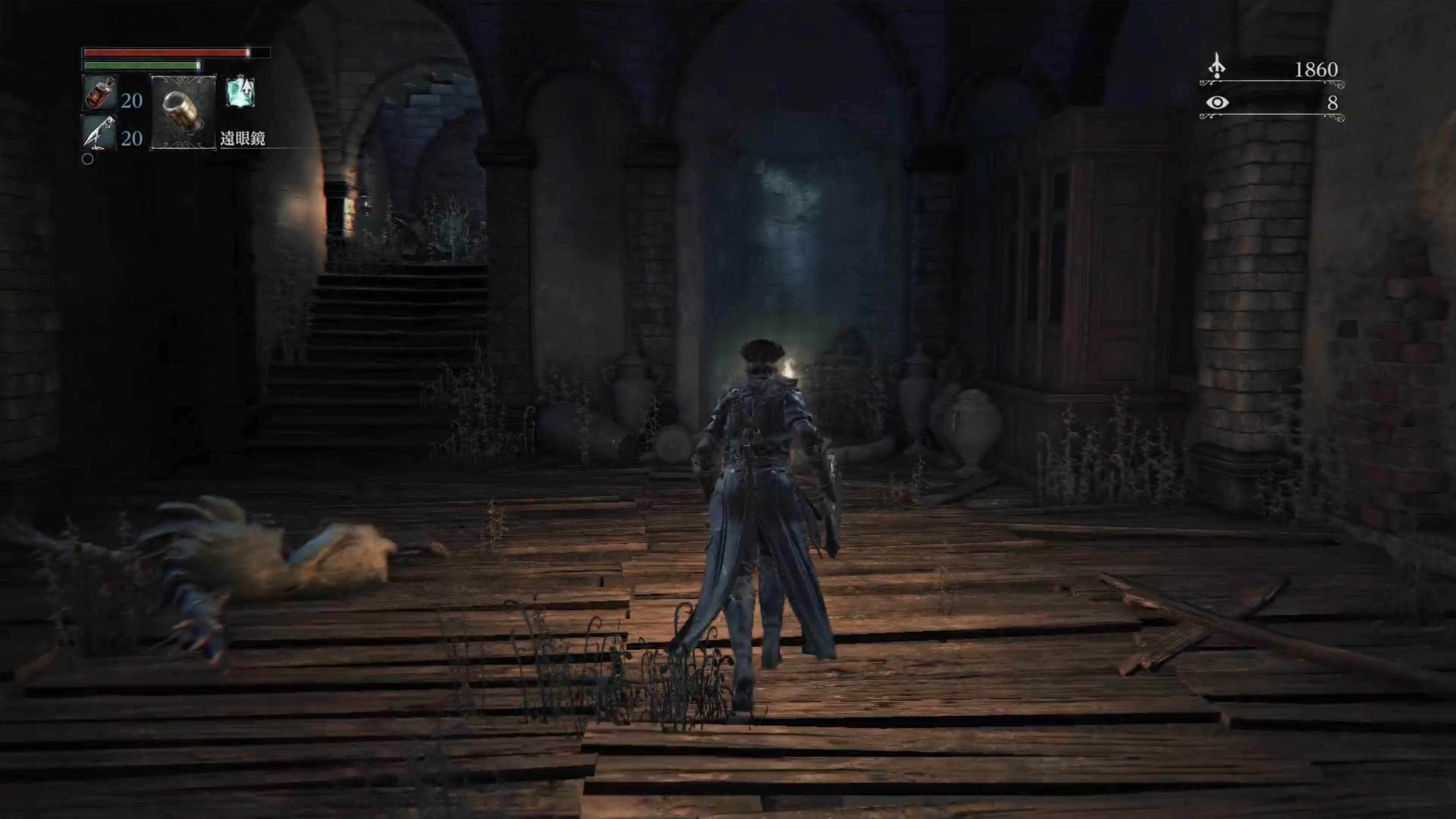
Task: Click the insight eye icon
Action: point(1216,102)
